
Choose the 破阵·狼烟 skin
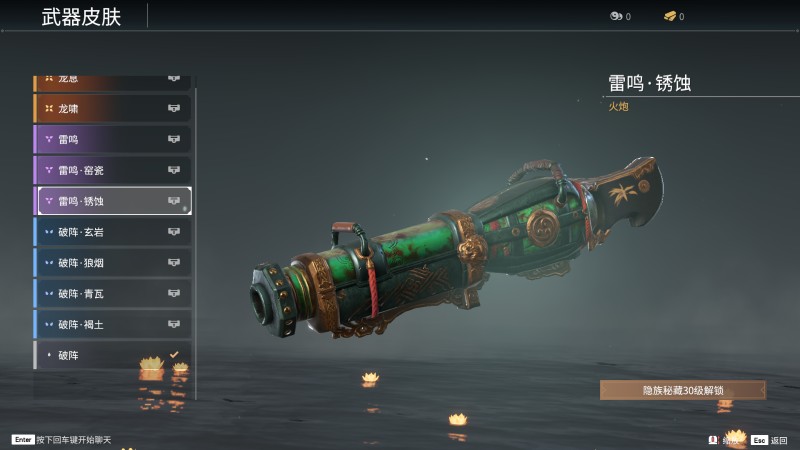pos(112,263)
